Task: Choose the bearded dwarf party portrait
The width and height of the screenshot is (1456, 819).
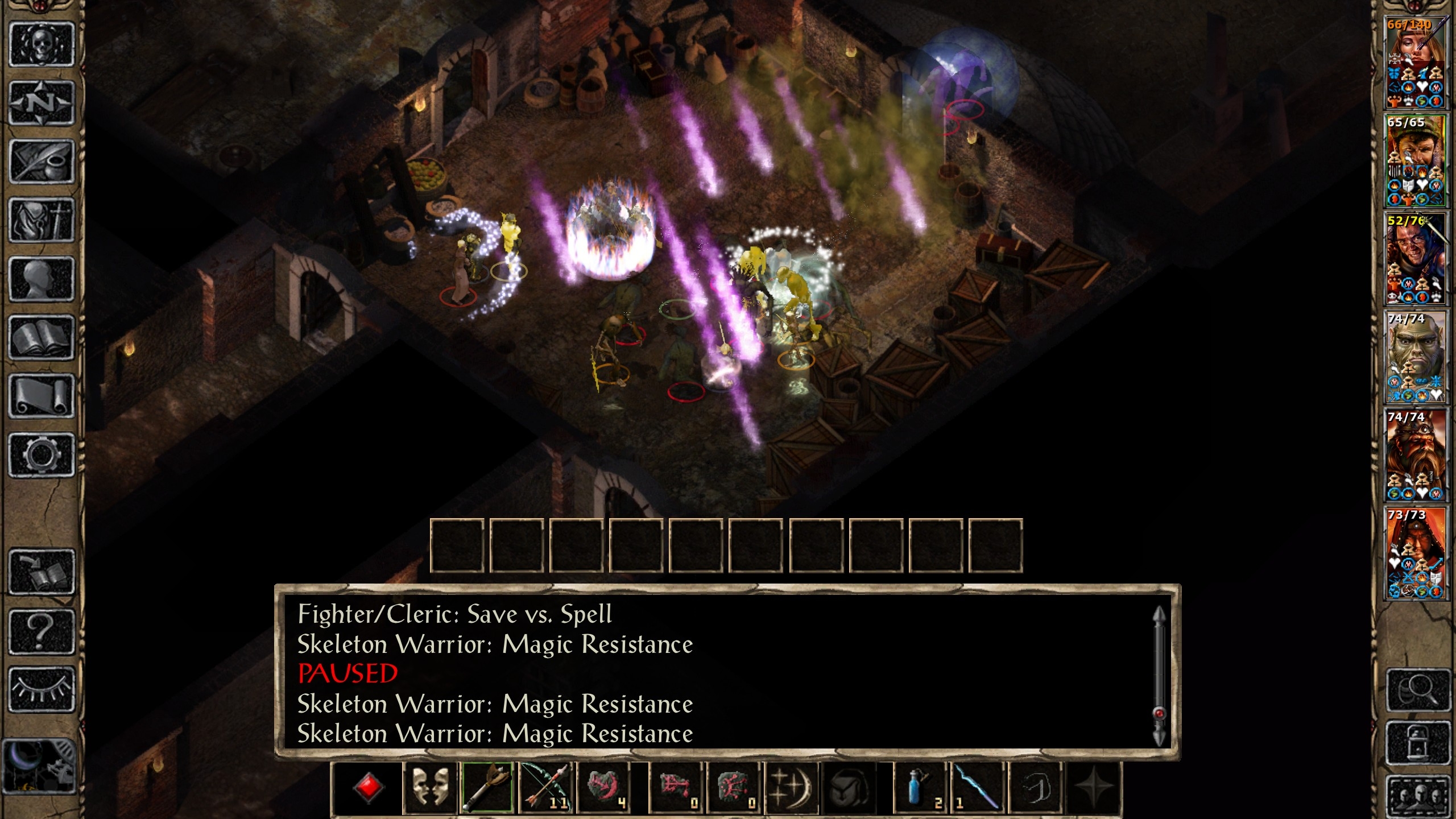Action: [x=1415, y=455]
